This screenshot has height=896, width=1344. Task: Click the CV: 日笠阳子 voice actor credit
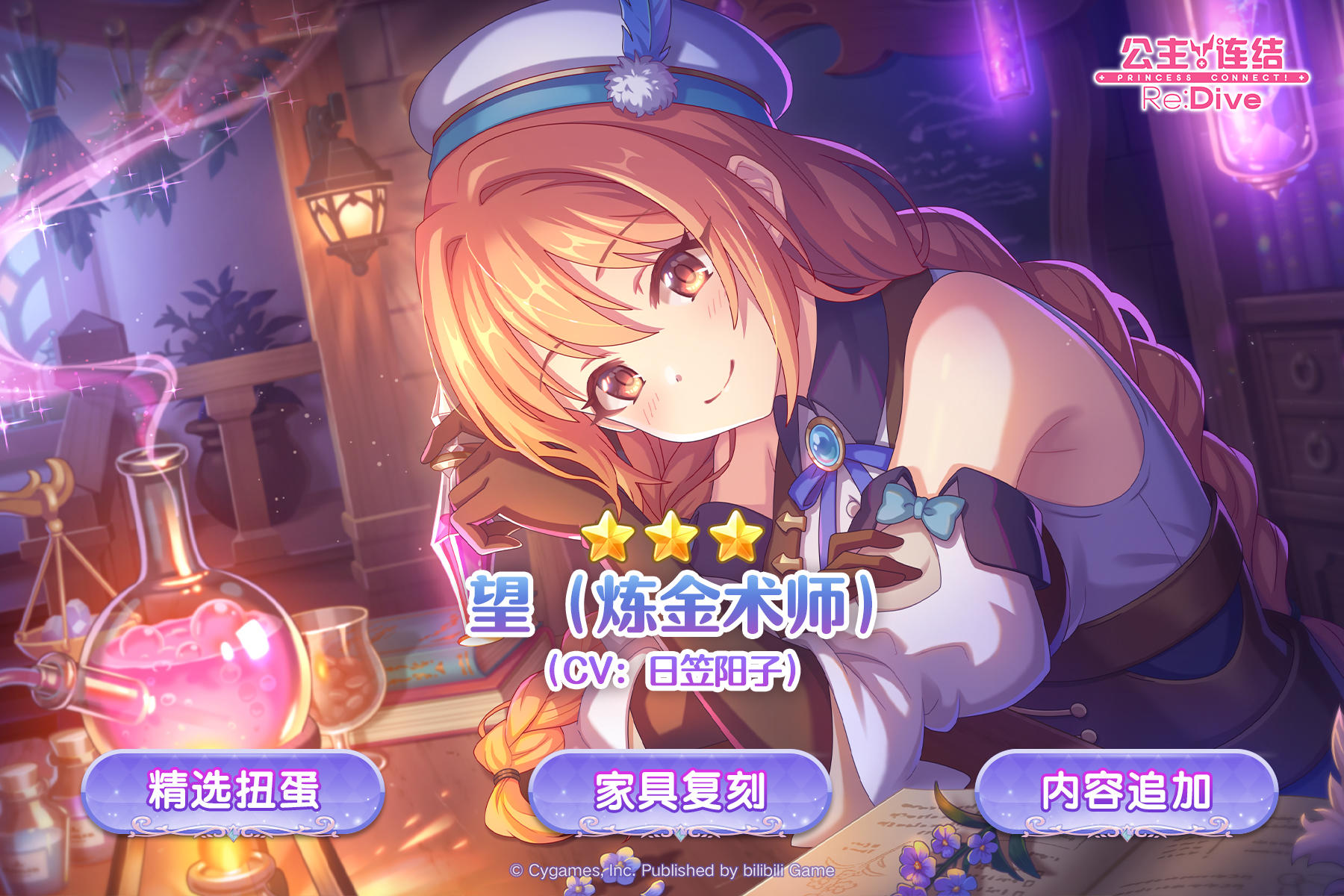click(x=672, y=671)
